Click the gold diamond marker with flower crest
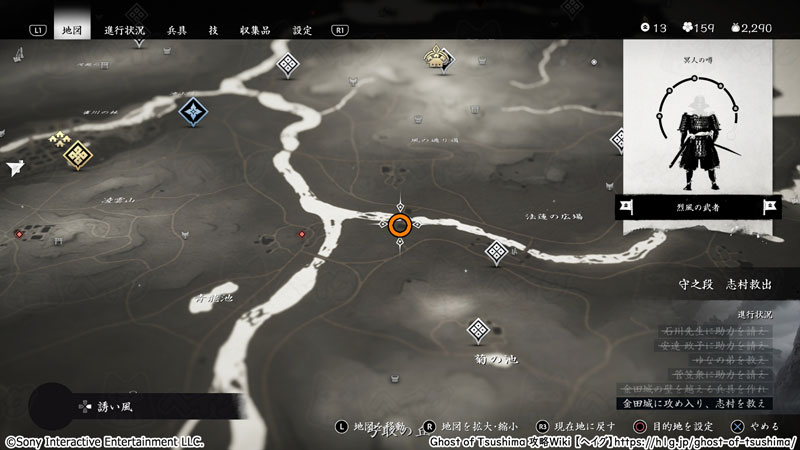Screen dimensions: 800x450 coord(78,154)
